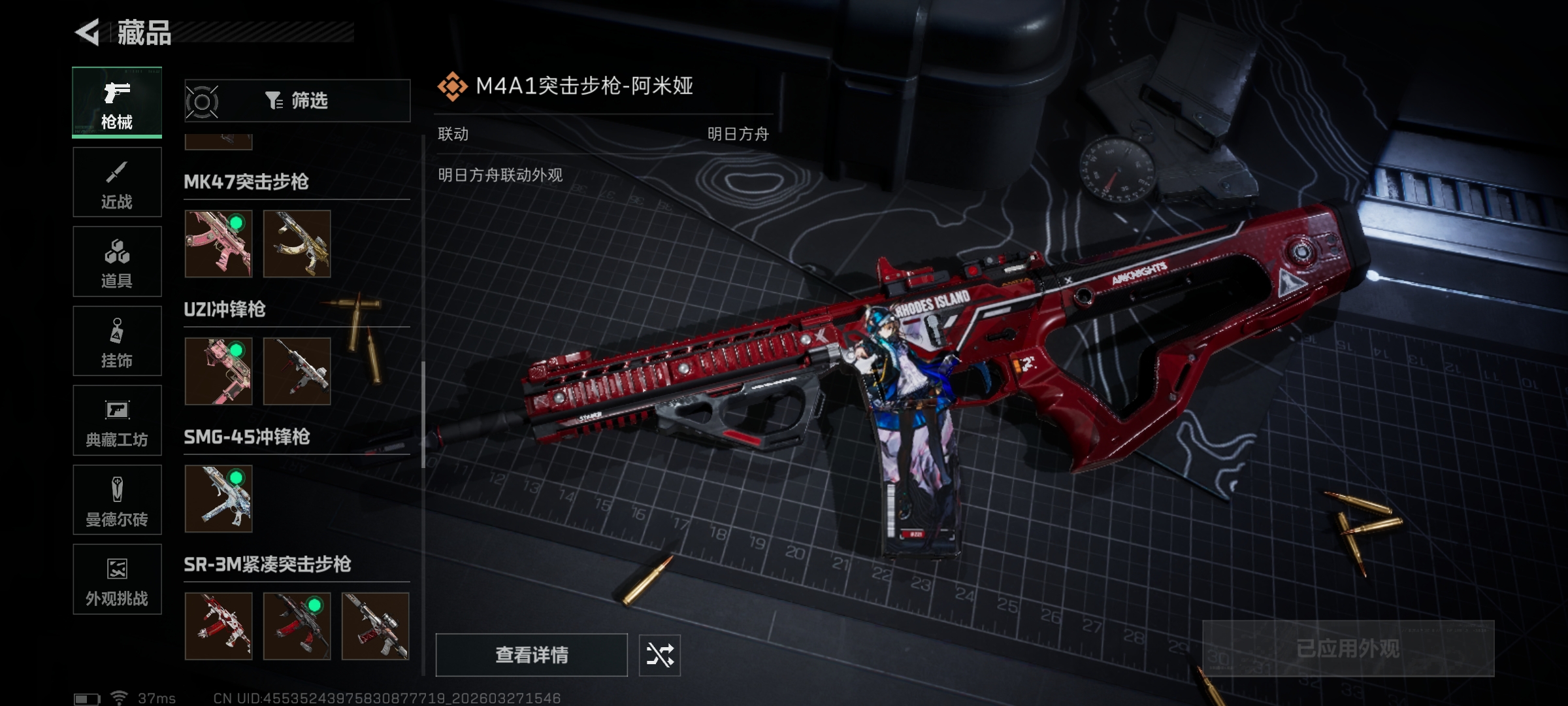Screen dimensions: 1568x706
Task: Click the shuffle random-skin button
Action: coord(659,655)
